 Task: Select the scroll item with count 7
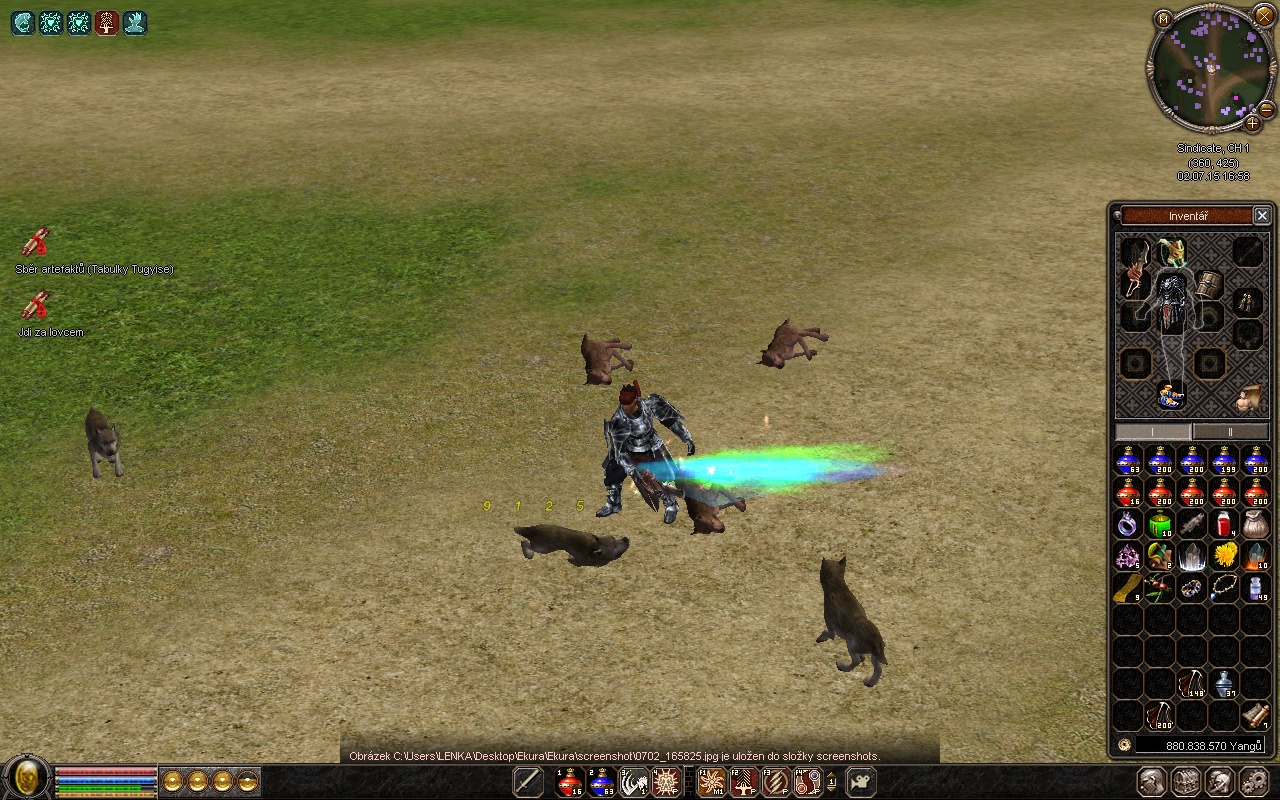coord(1256,715)
